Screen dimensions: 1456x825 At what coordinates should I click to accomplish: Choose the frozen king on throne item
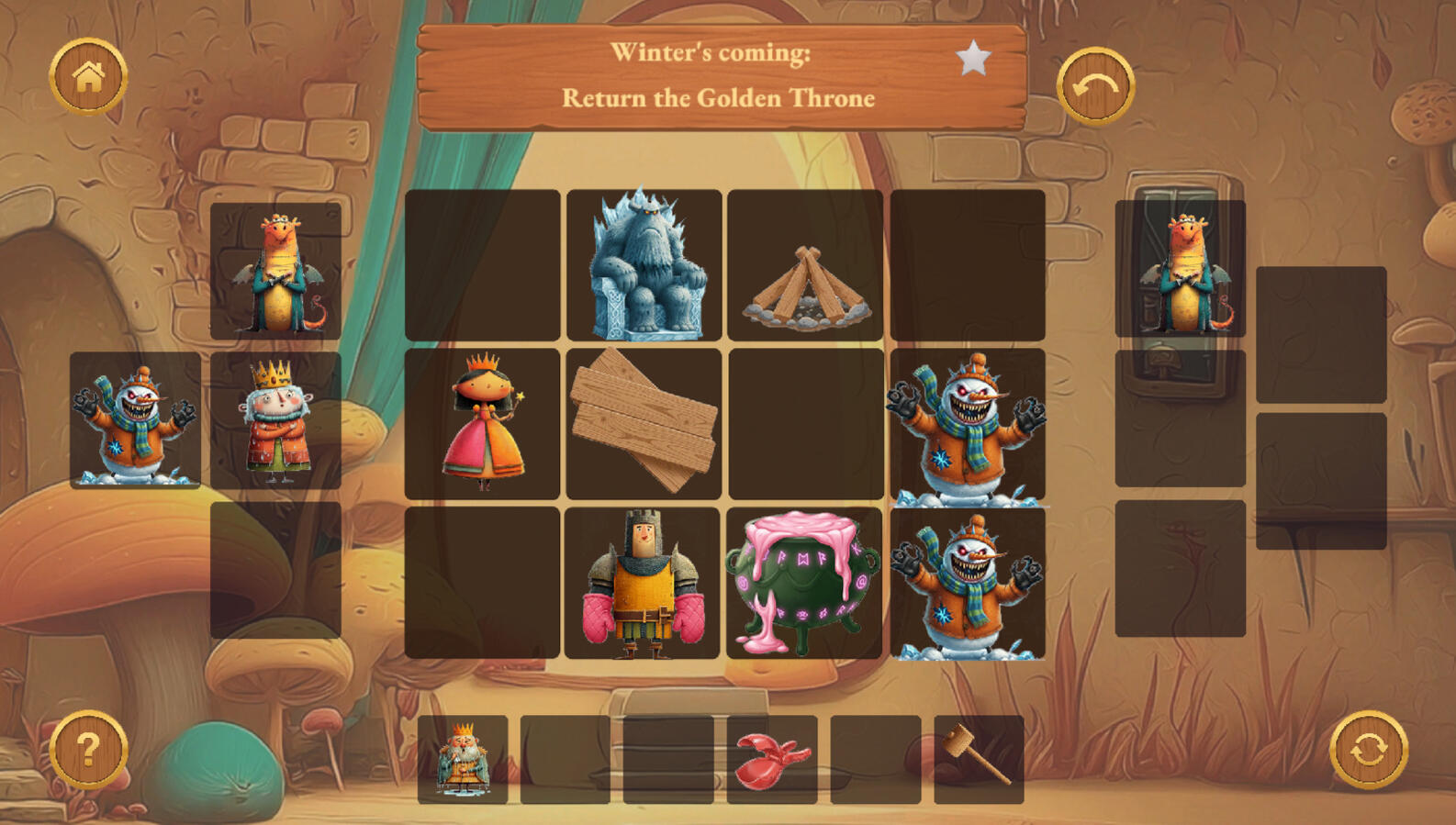click(x=463, y=760)
